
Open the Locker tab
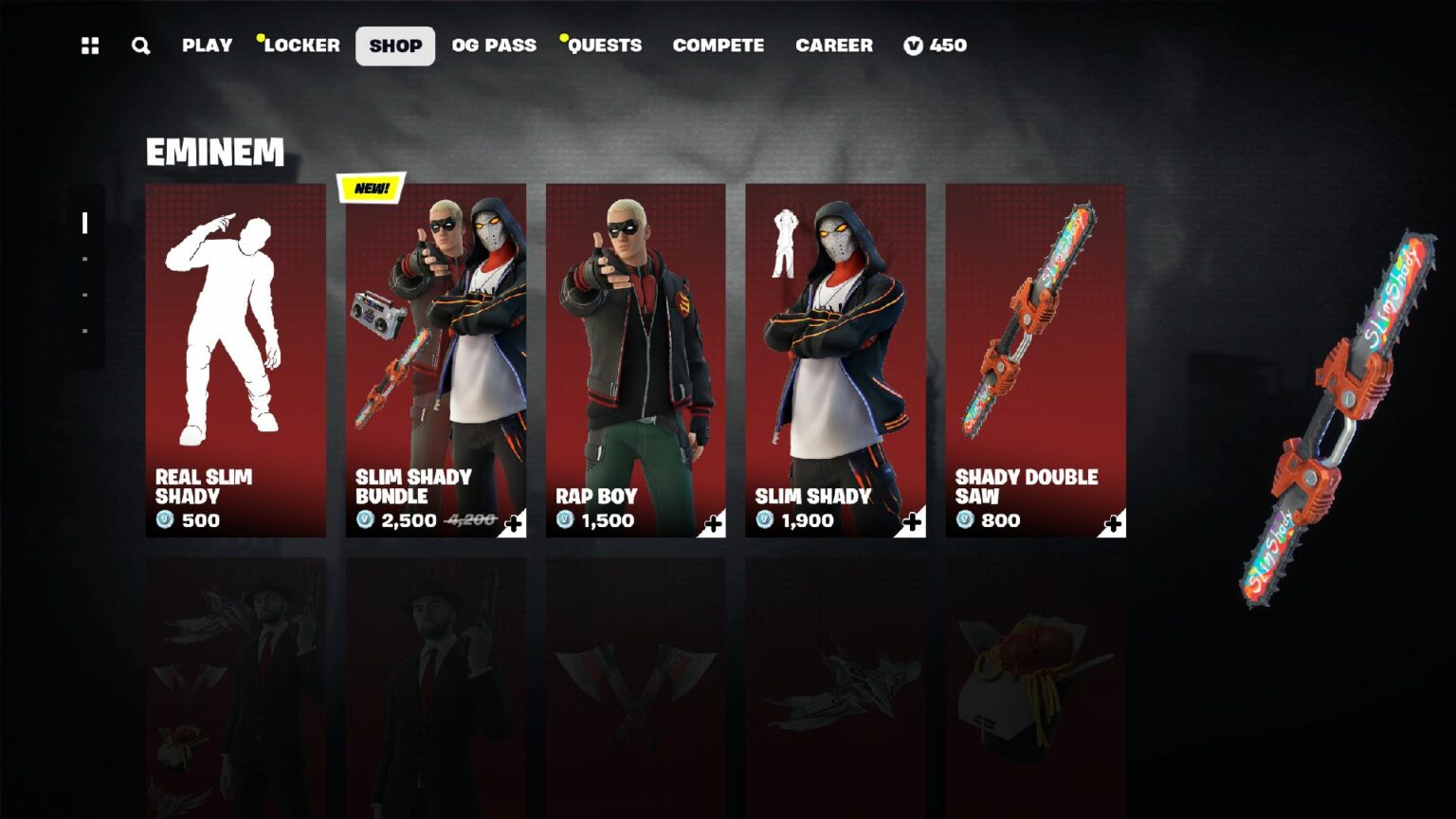(301, 45)
